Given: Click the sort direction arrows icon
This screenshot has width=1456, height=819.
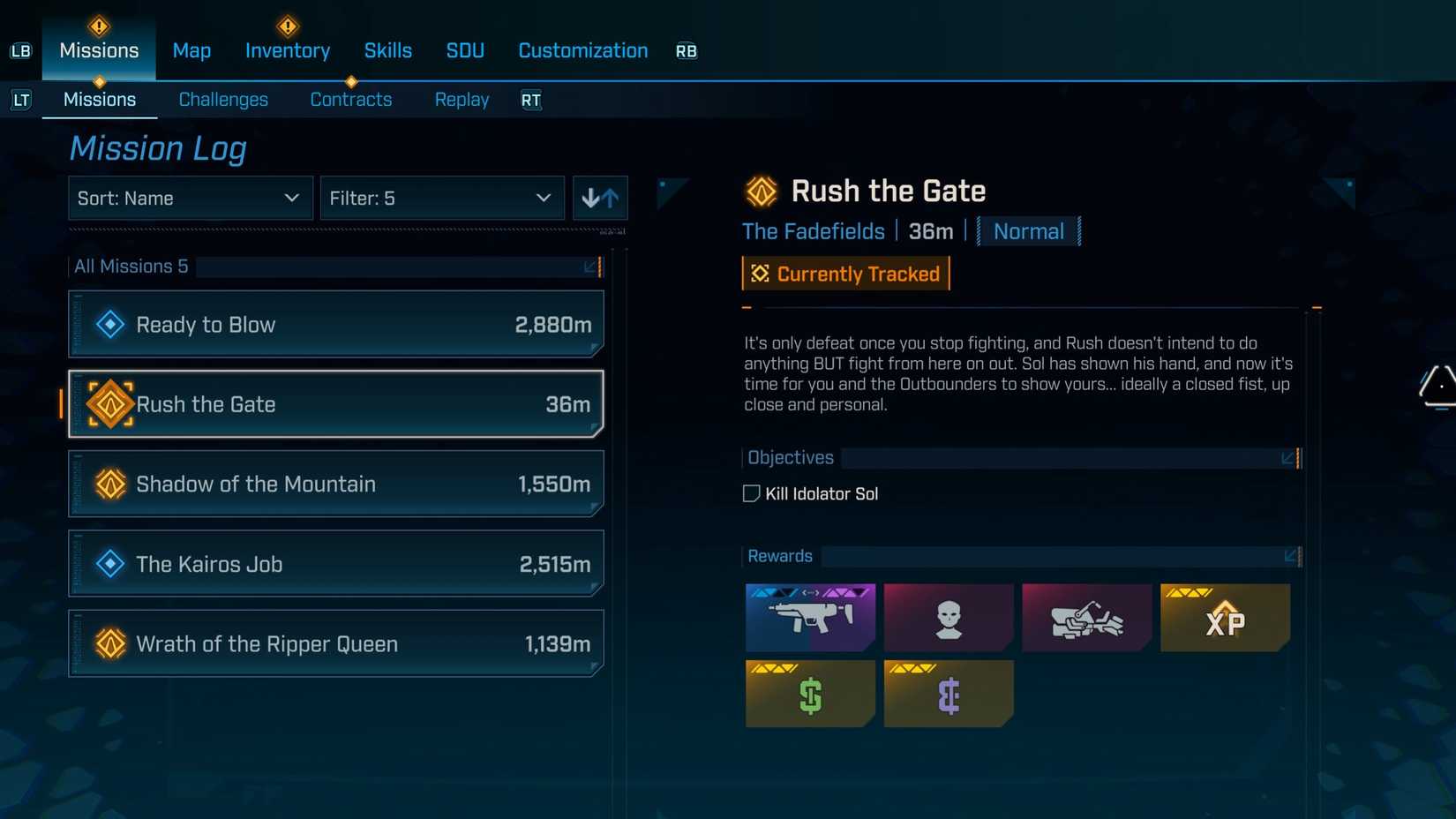Looking at the screenshot, I should tap(600, 198).
